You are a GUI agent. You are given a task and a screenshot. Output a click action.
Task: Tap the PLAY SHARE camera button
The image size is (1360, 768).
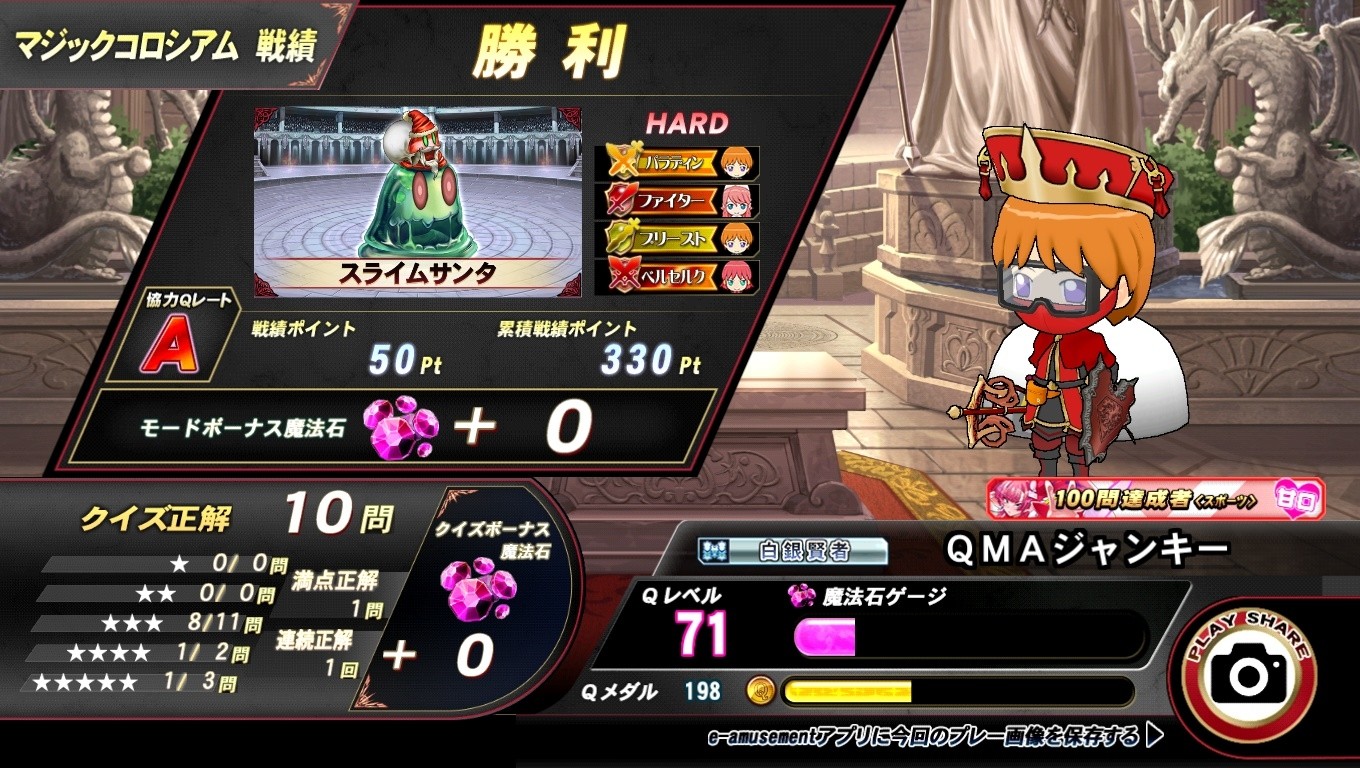click(x=1248, y=674)
